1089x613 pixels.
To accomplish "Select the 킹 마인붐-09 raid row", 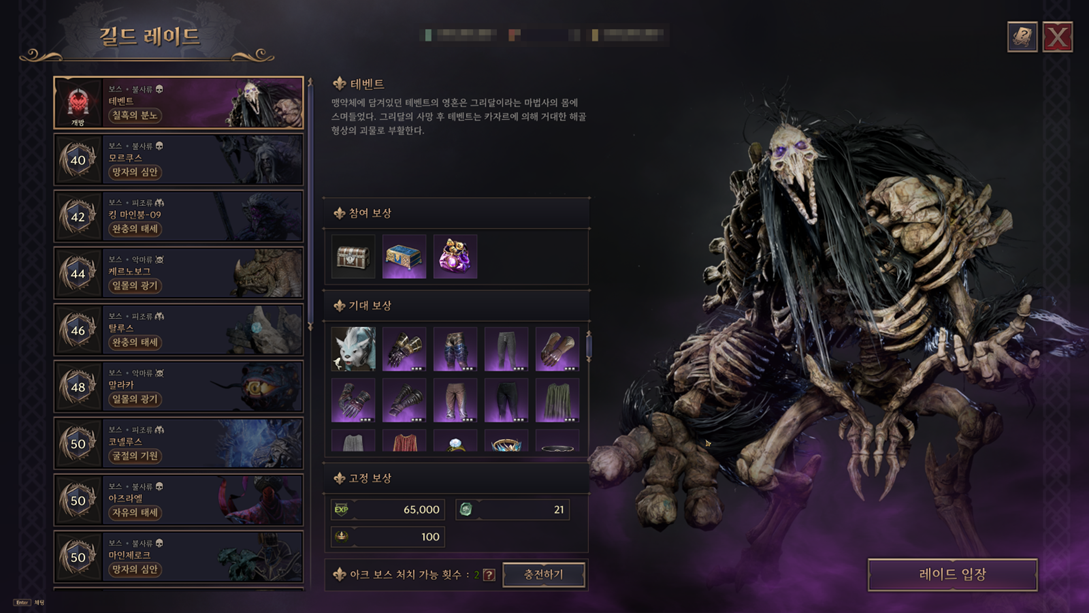I will (x=179, y=217).
